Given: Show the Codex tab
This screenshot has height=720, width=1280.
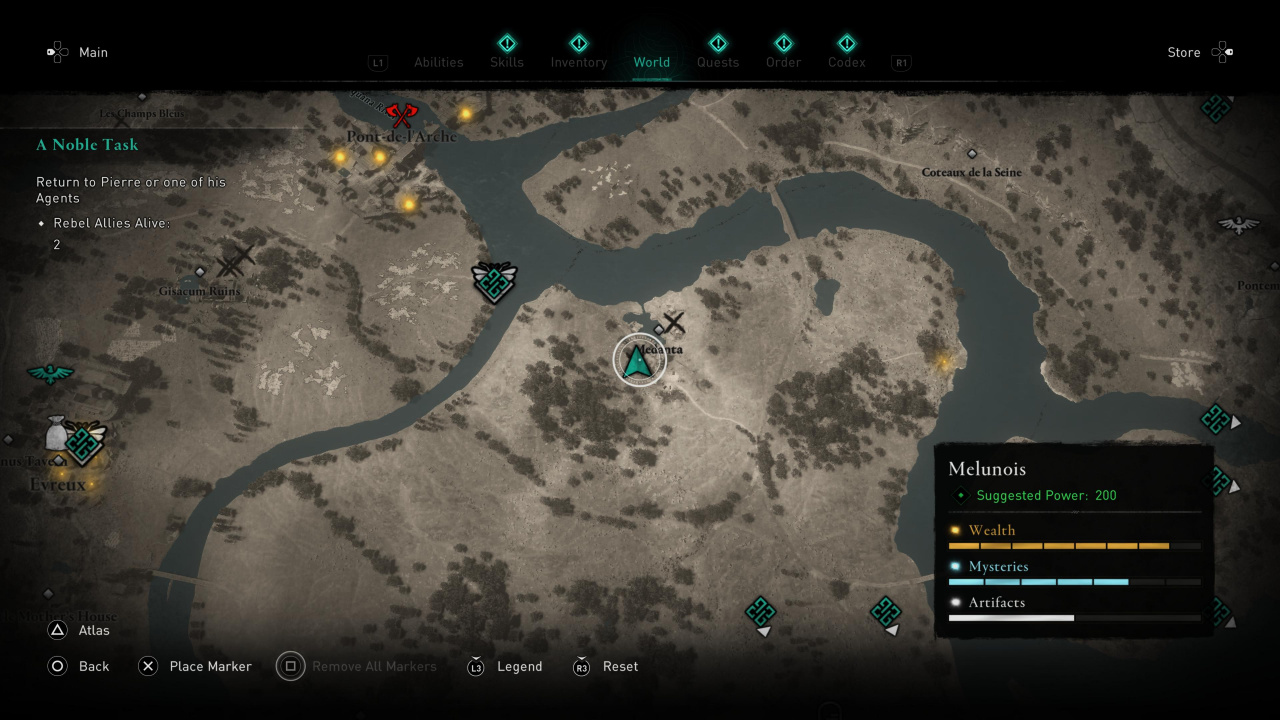Looking at the screenshot, I should point(846,62).
